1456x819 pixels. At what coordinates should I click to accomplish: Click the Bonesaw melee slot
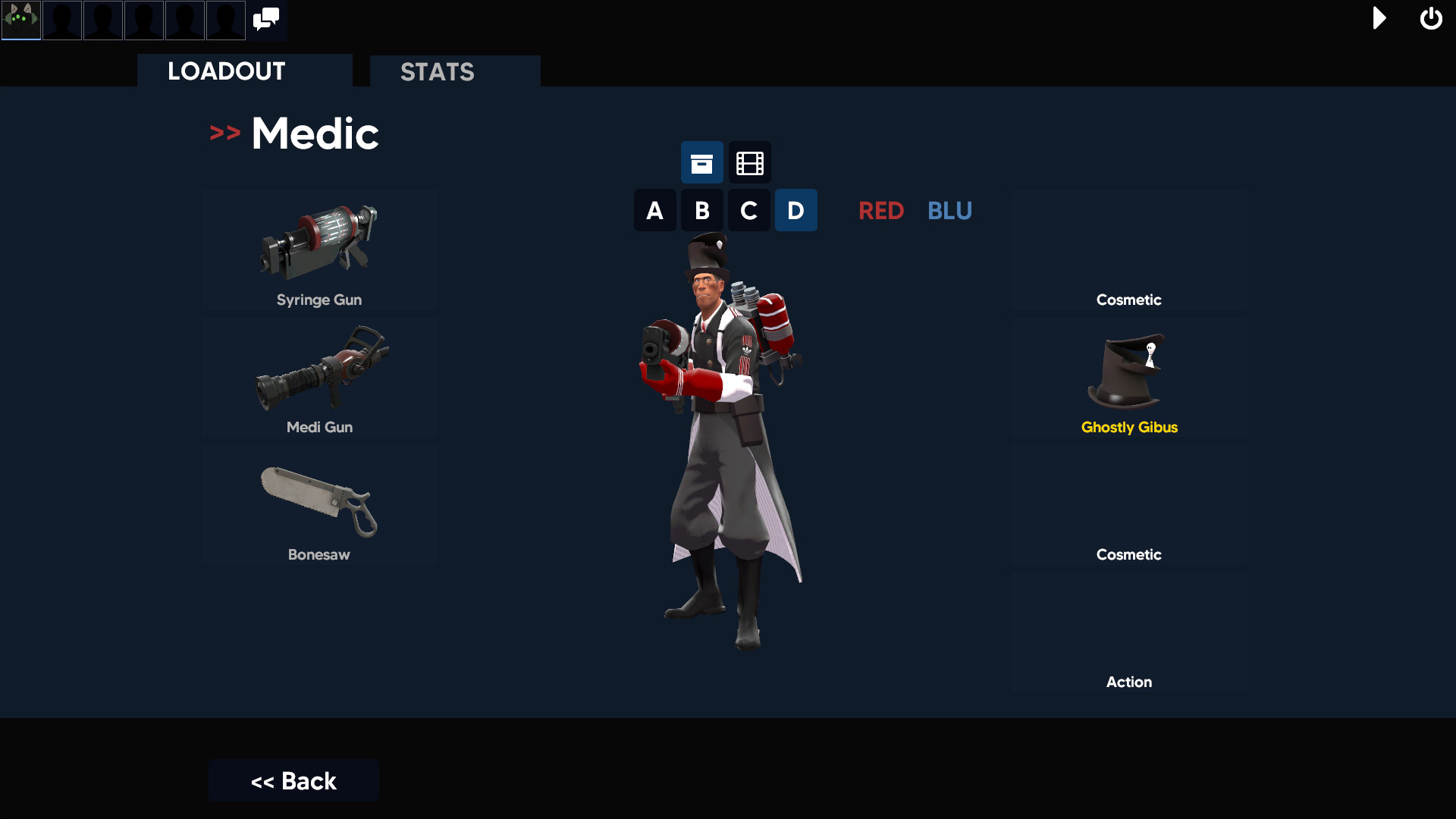pos(319,504)
